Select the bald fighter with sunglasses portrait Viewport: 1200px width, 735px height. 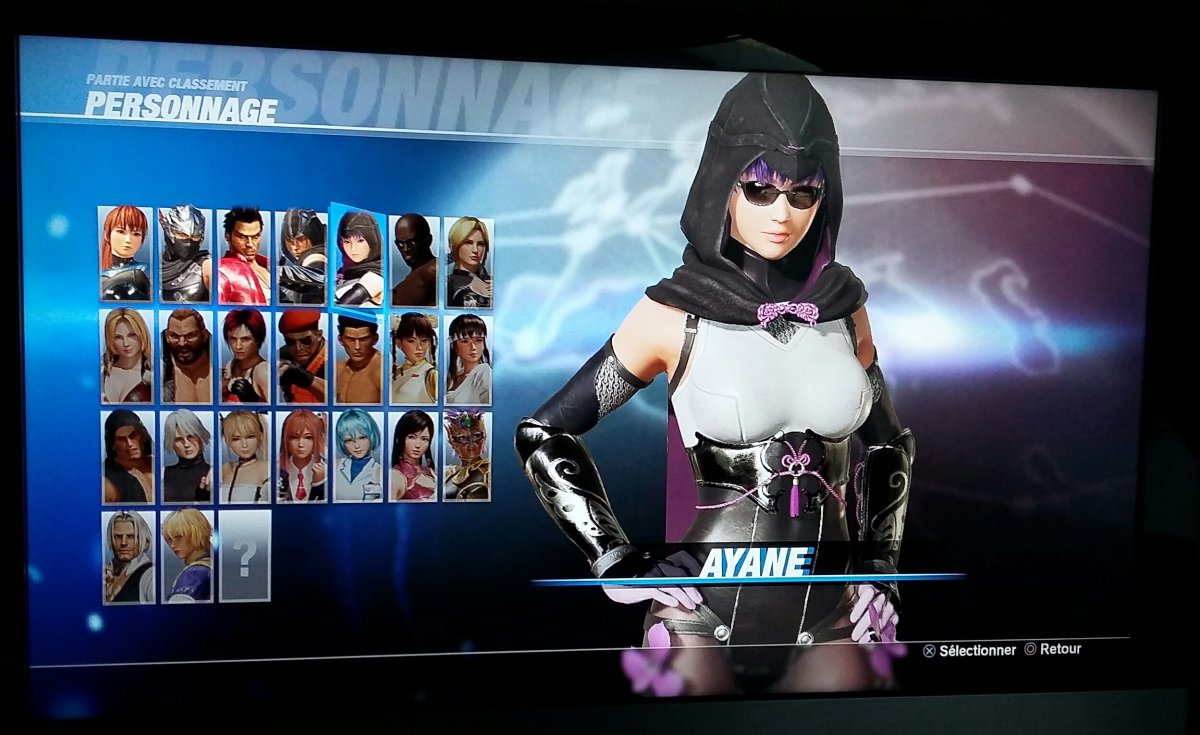[414, 260]
